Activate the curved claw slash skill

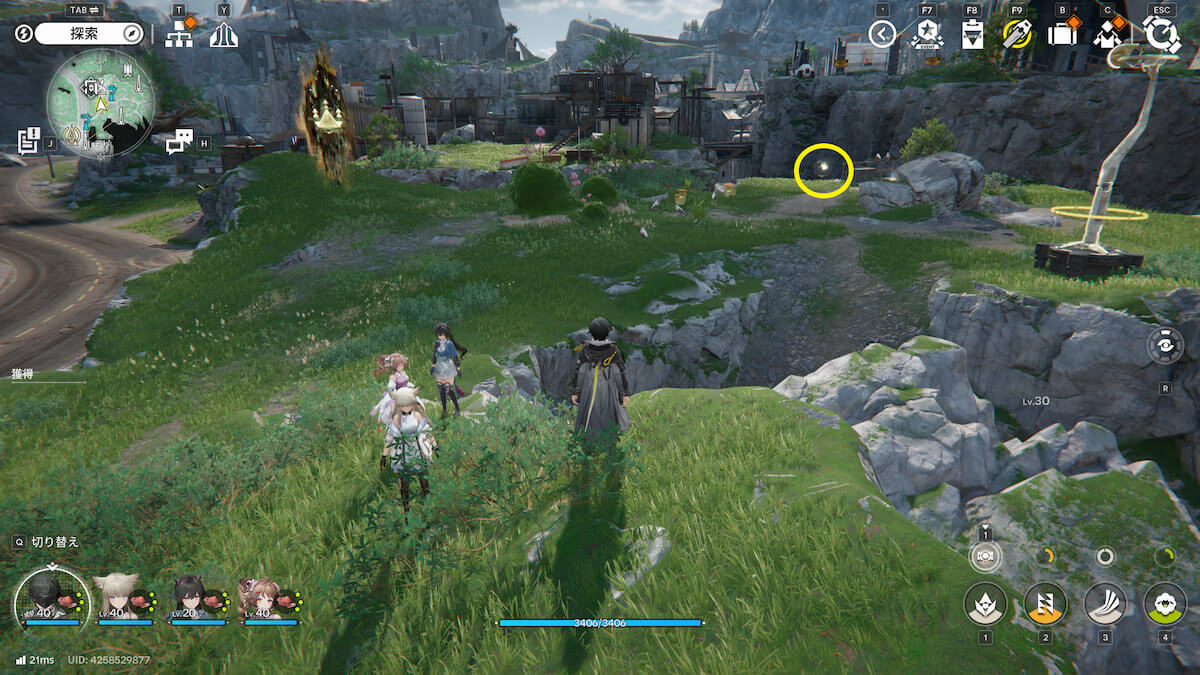point(1105,604)
